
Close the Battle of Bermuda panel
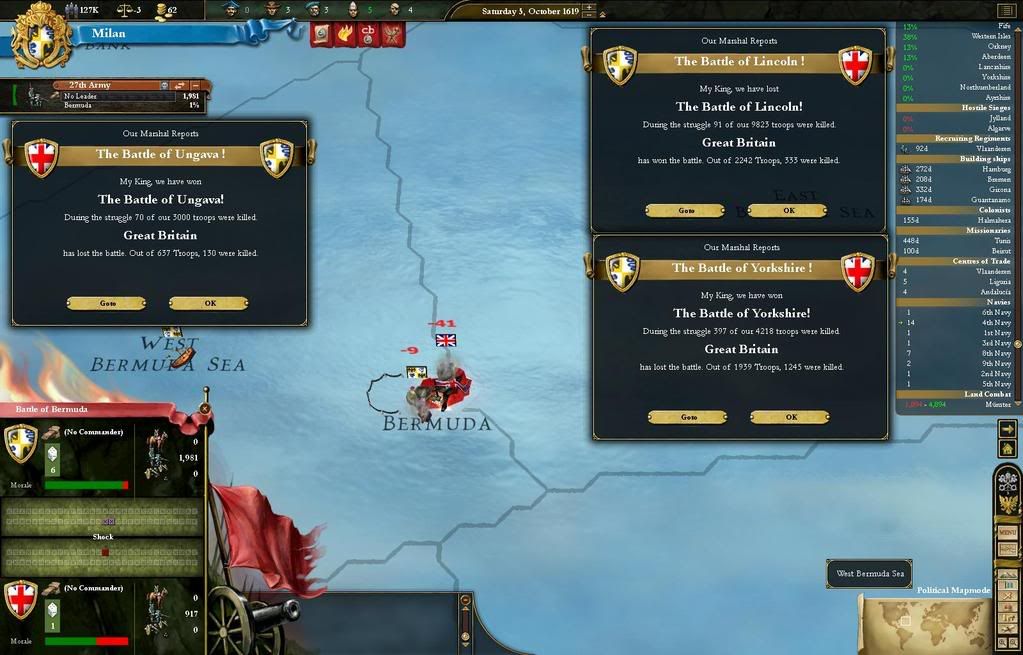[204, 408]
